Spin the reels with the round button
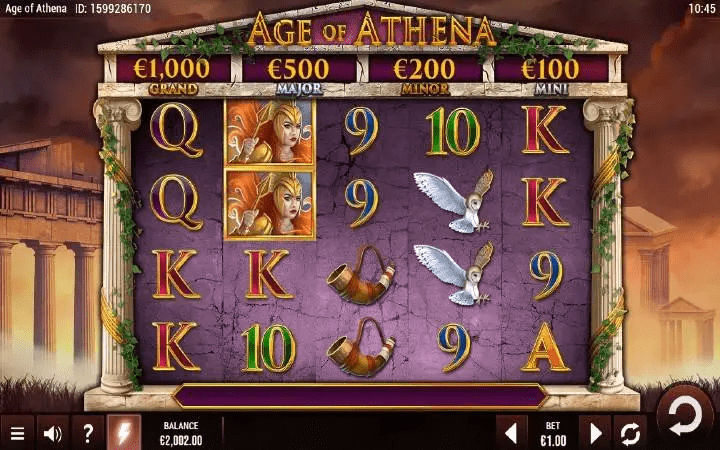 pos(685,417)
